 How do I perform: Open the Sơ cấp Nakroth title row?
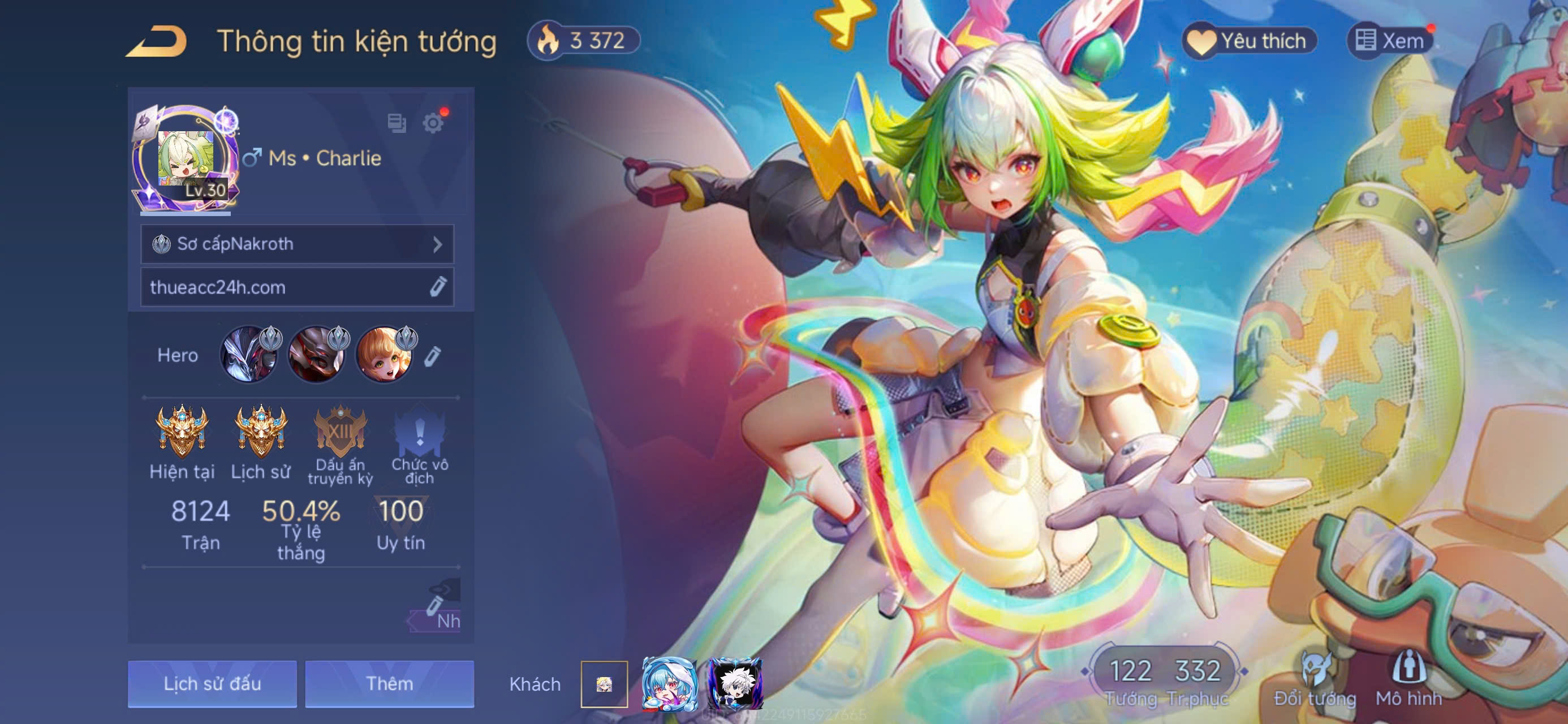pyautogui.click(x=297, y=244)
